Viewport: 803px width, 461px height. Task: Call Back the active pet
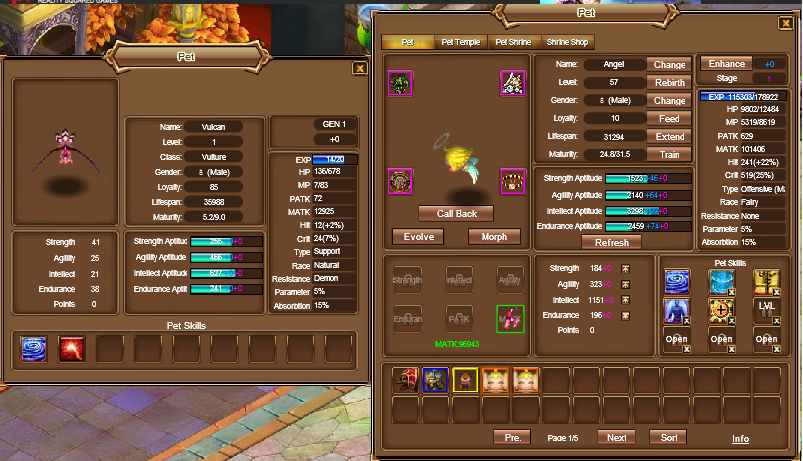pos(455,213)
